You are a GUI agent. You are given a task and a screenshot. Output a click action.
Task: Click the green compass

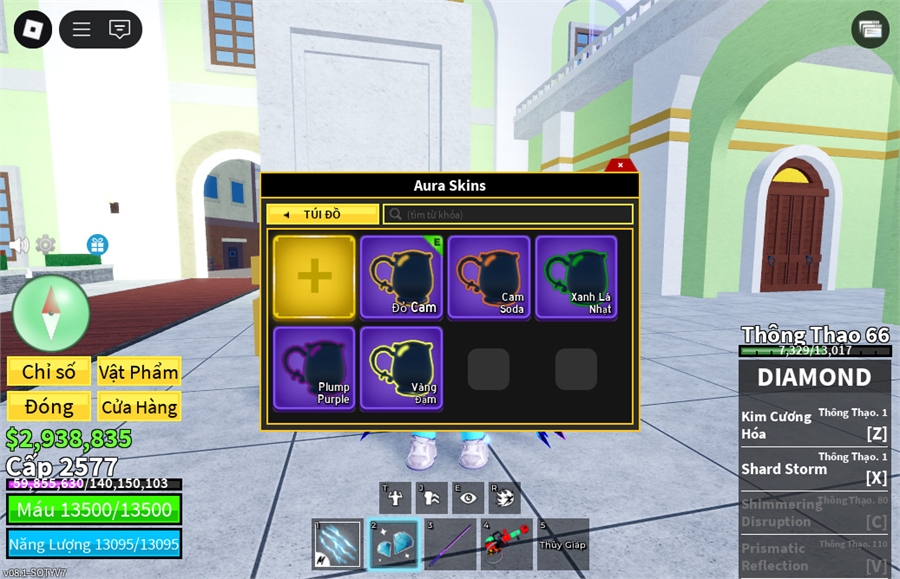(51, 313)
